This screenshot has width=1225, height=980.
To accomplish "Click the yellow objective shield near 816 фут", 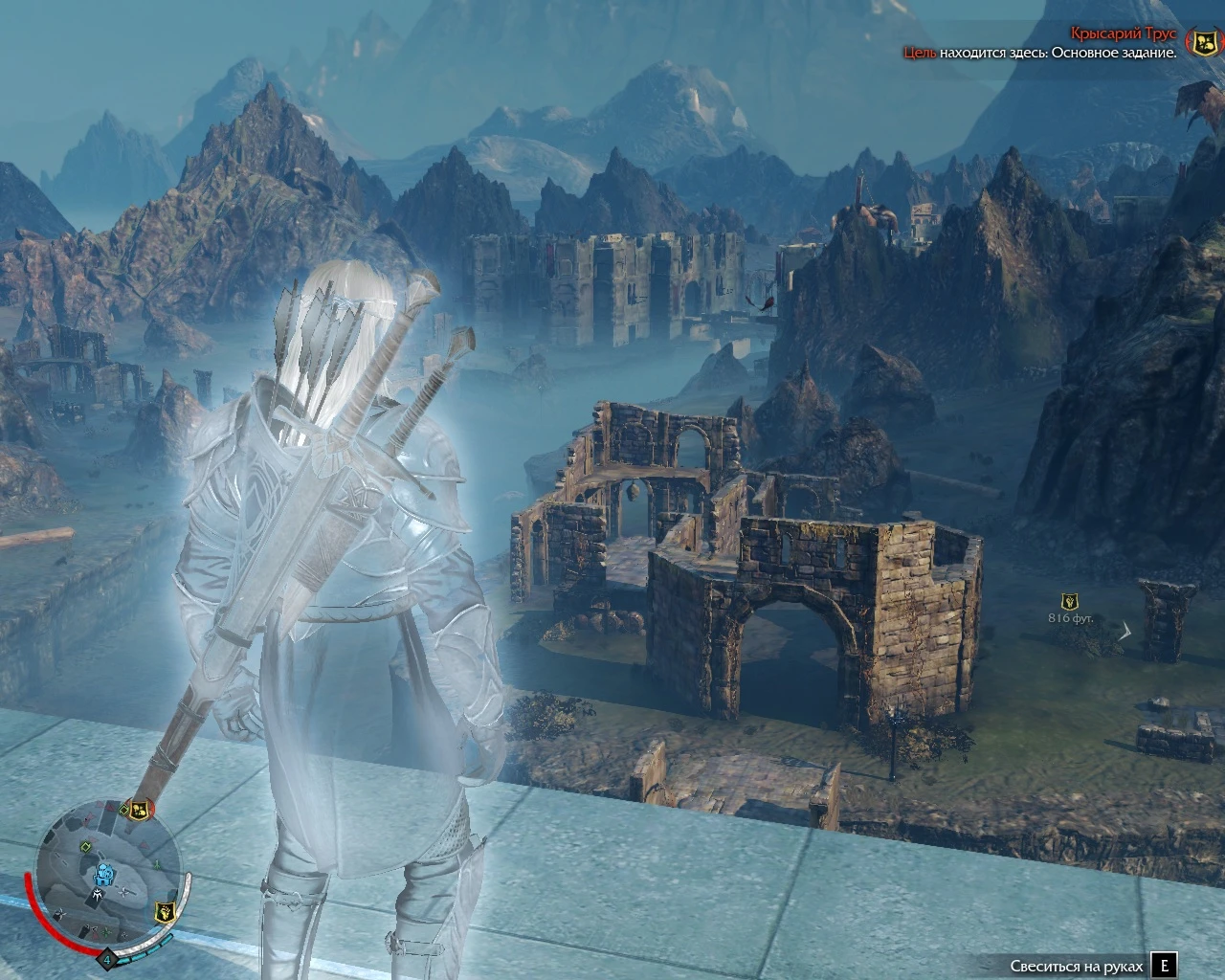I will 1068,602.
